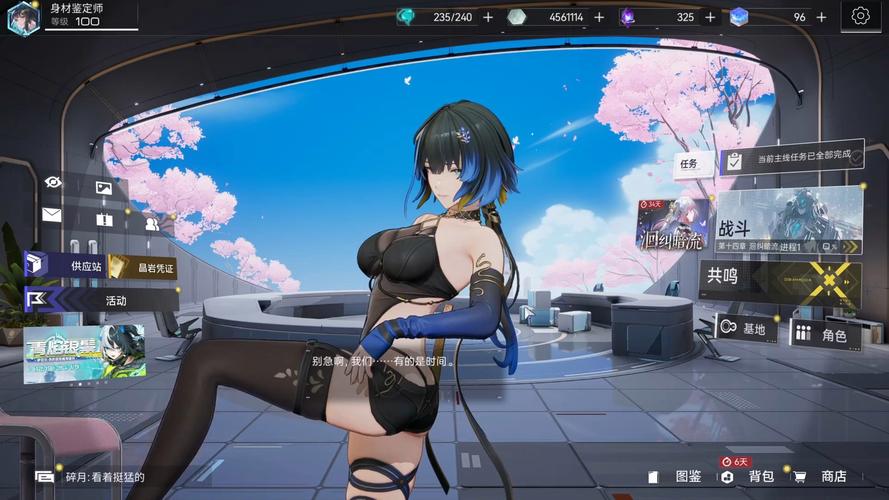Open the picture/wallpaper icon
Image resolution: width=889 pixels, height=500 pixels.
coord(103,187)
